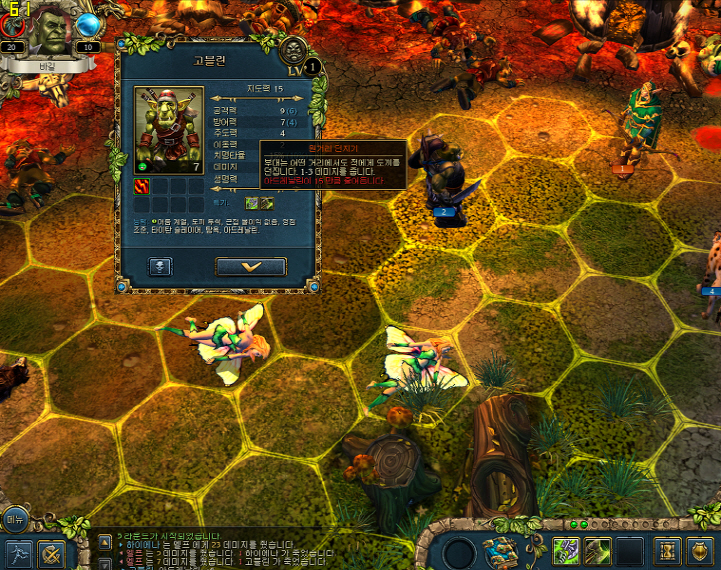Open the menu with the 메뉴 button
The width and height of the screenshot is (721, 570).
tap(14, 519)
